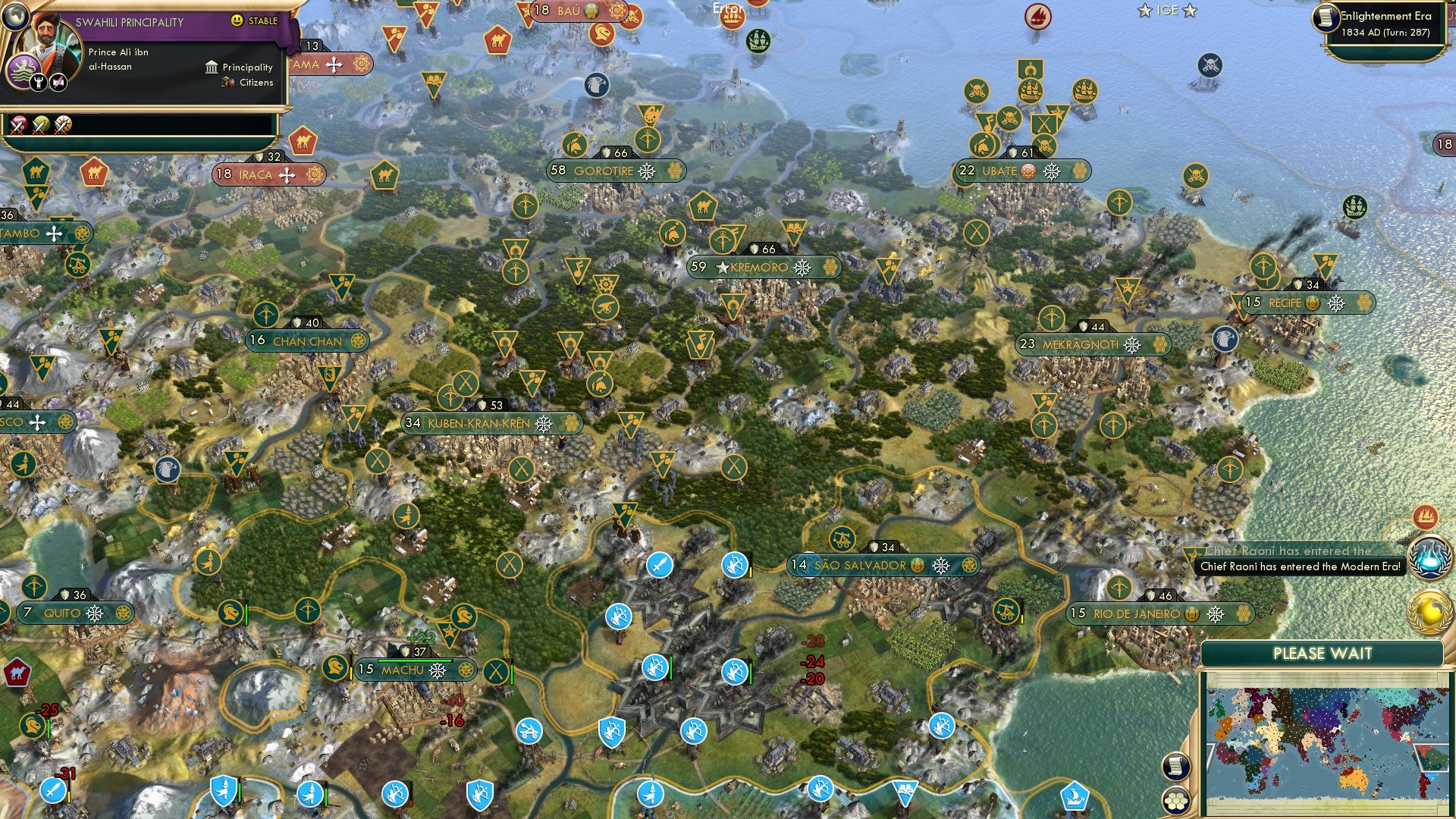Viewport: 1456px width, 819px height.
Task: Click the hexagon strategic view icon beside minimap
Action: coord(1175,802)
